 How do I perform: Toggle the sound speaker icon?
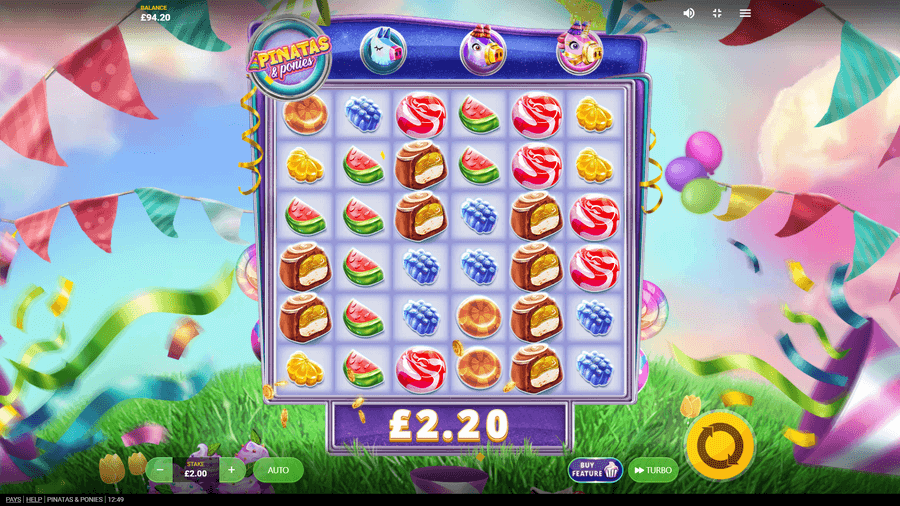(689, 13)
